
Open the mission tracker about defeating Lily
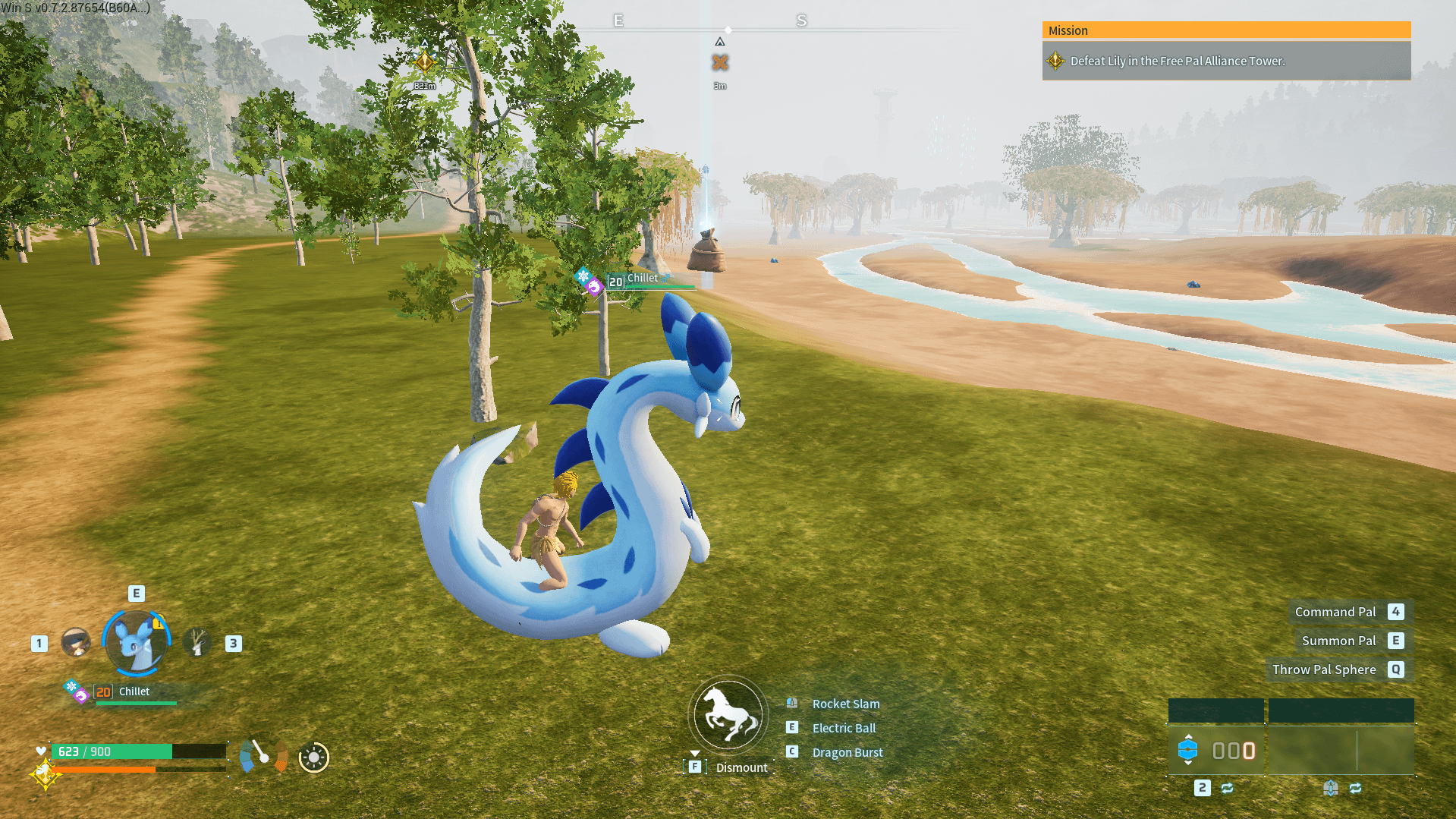pos(1225,61)
